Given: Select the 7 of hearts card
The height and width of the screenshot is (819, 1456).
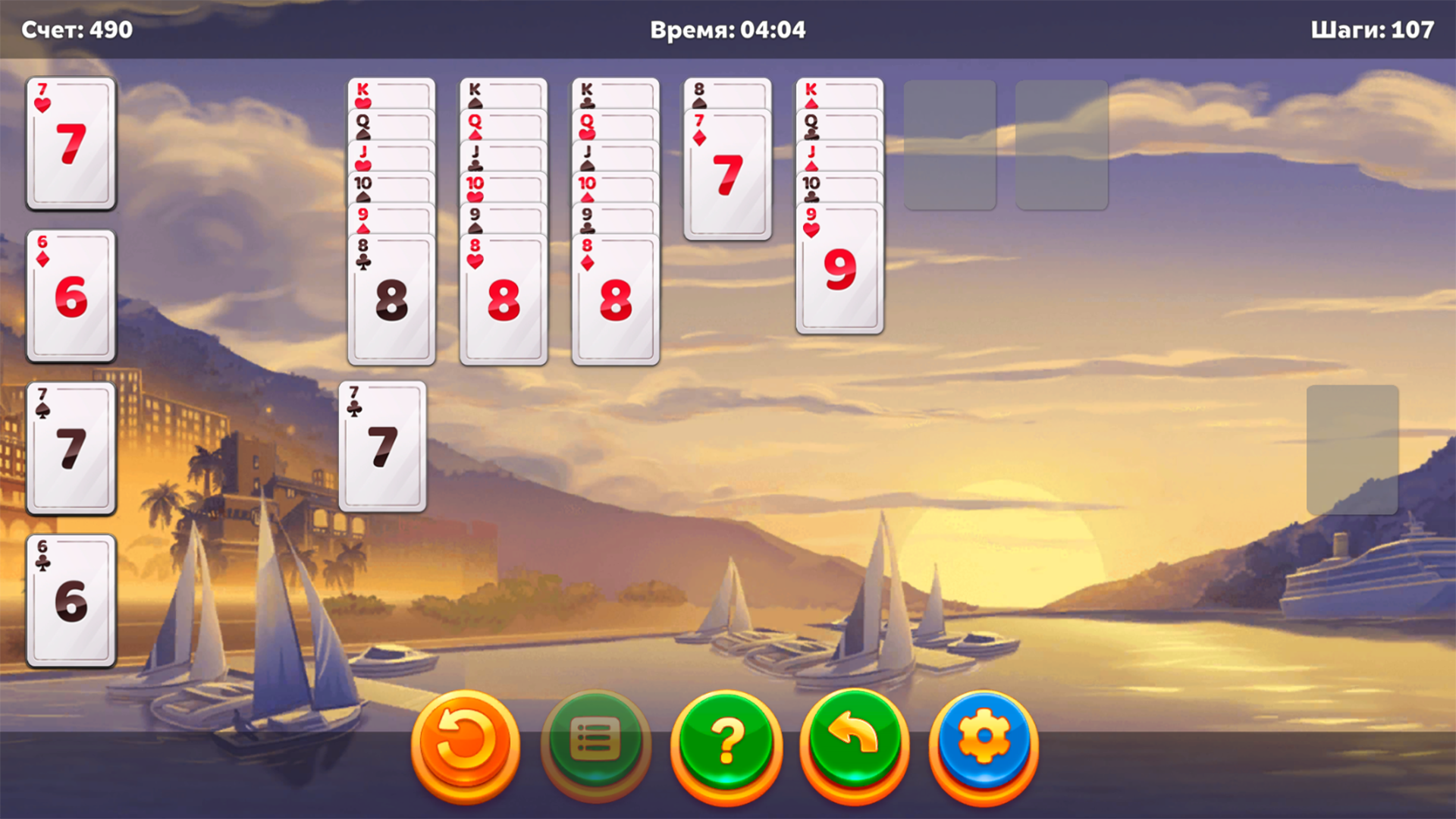Looking at the screenshot, I should click(x=71, y=144).
